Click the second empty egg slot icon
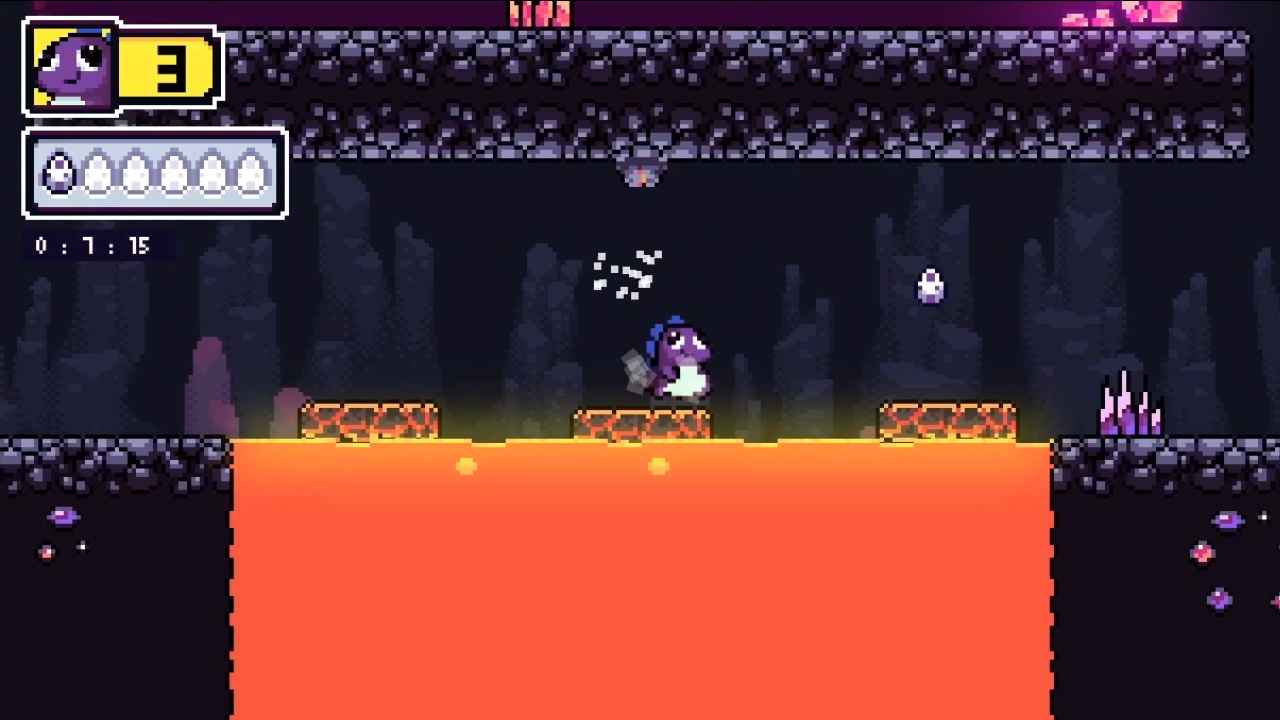The height and width of the screenshot is (720, 1280). point(96,175)
